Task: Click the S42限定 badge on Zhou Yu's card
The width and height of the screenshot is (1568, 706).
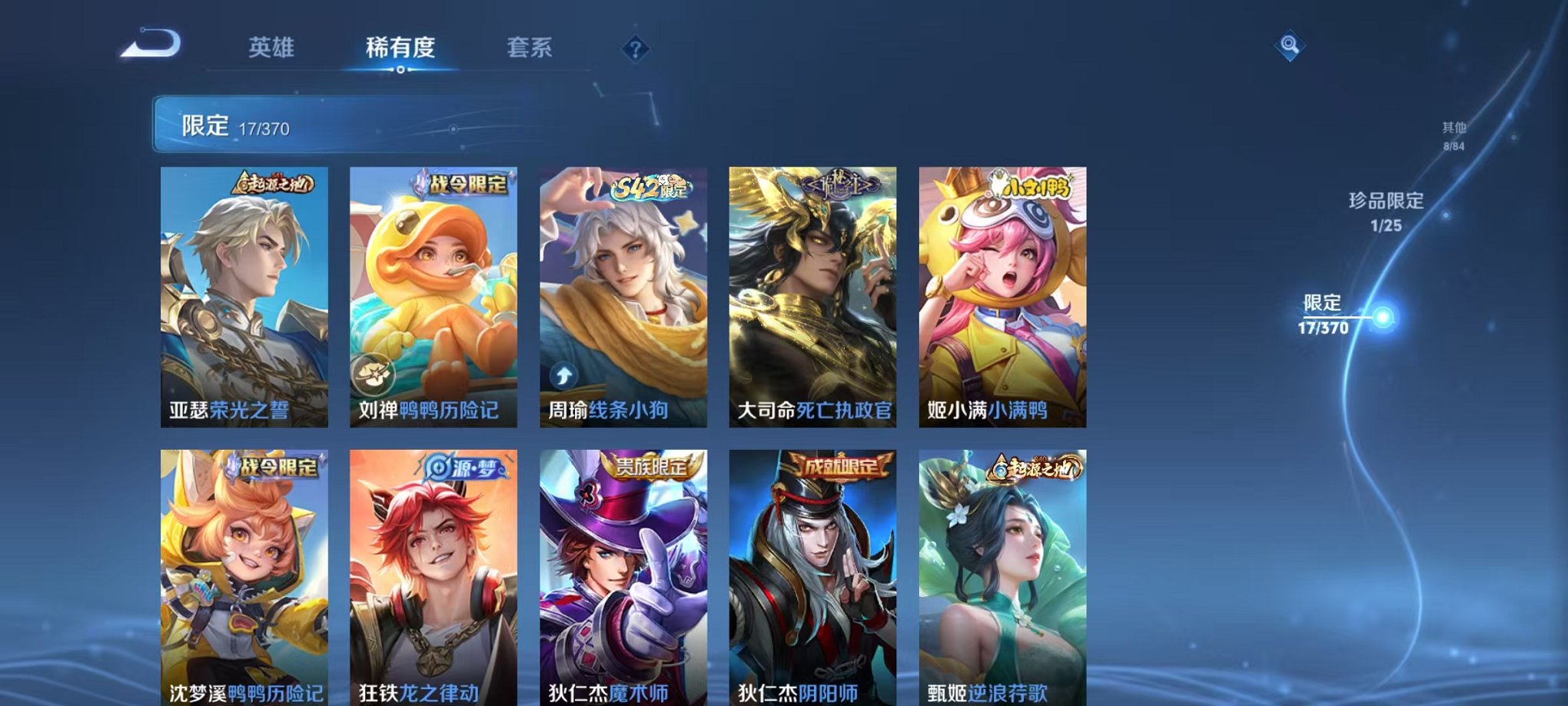Action: (652, 186)
